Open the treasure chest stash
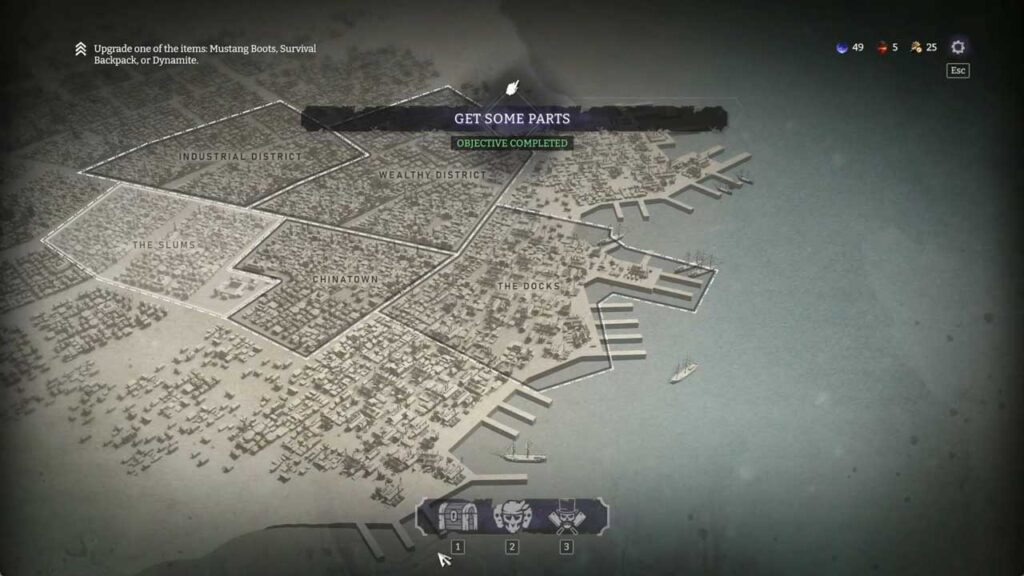 tap(457, 517)
